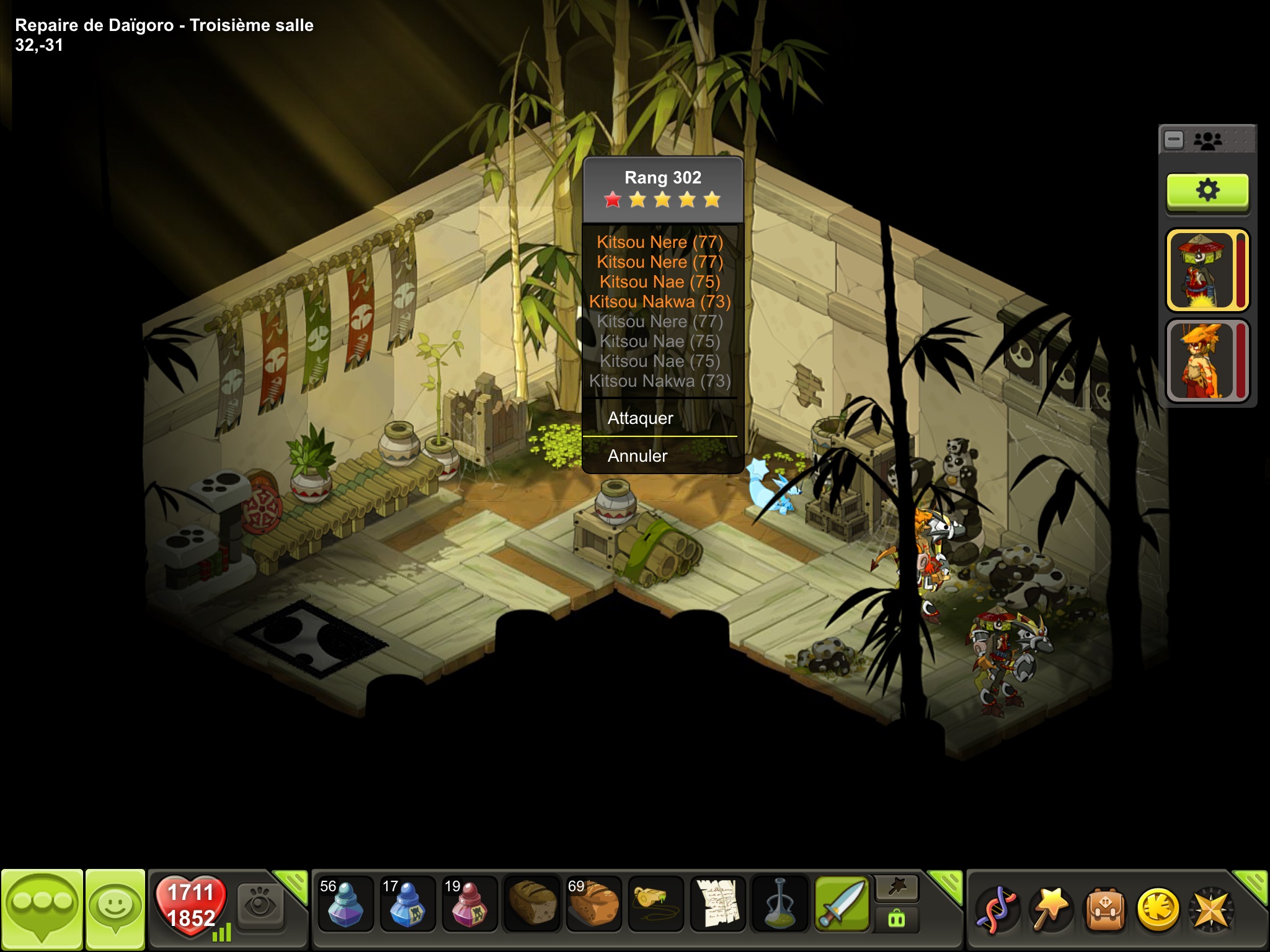Select the dark flask with green liquid
Image resolution: width=1270 pixels, height=952 pixels.
coord(779,905)
